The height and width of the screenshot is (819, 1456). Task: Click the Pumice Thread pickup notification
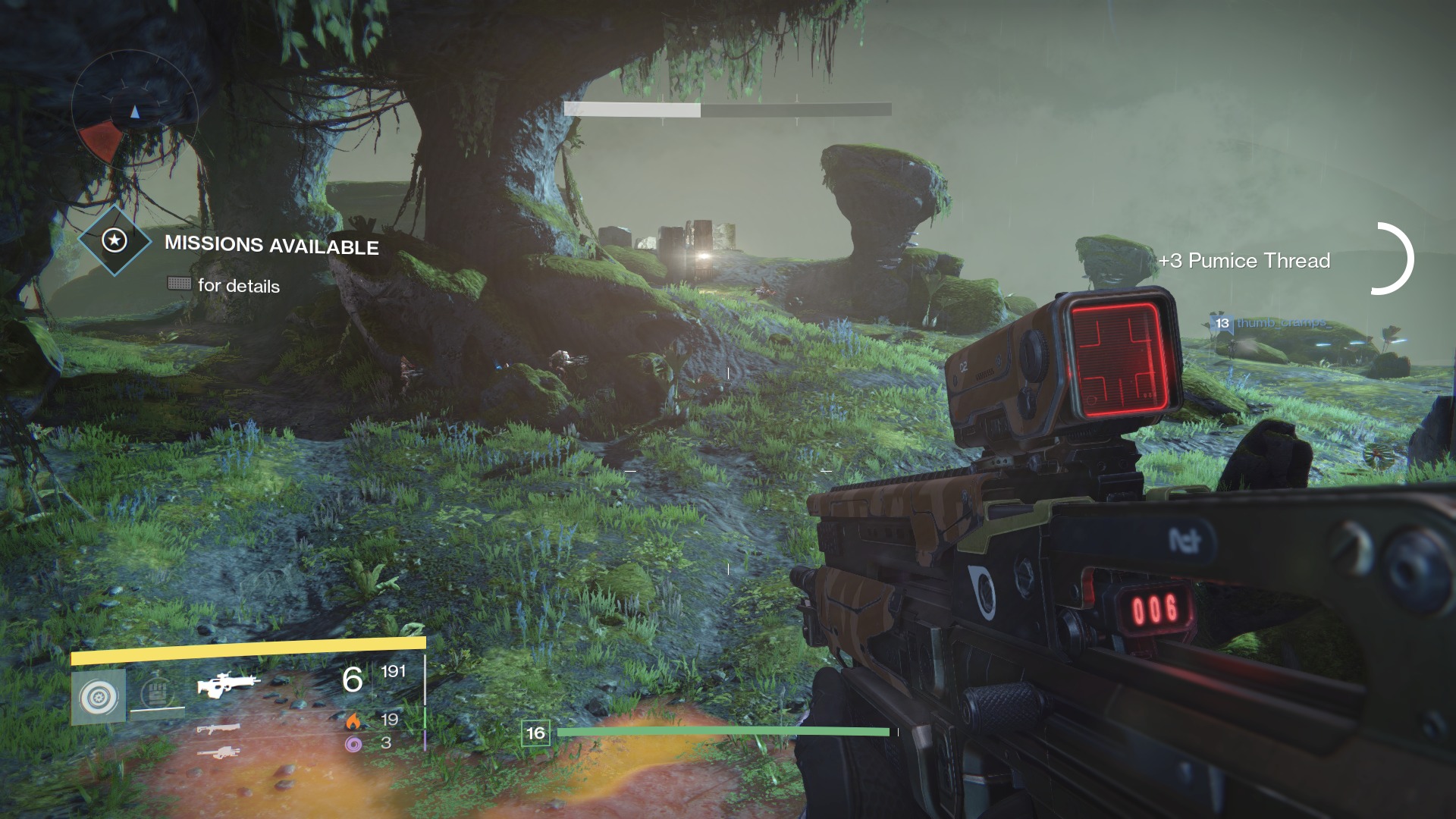tap(1244, 261)
